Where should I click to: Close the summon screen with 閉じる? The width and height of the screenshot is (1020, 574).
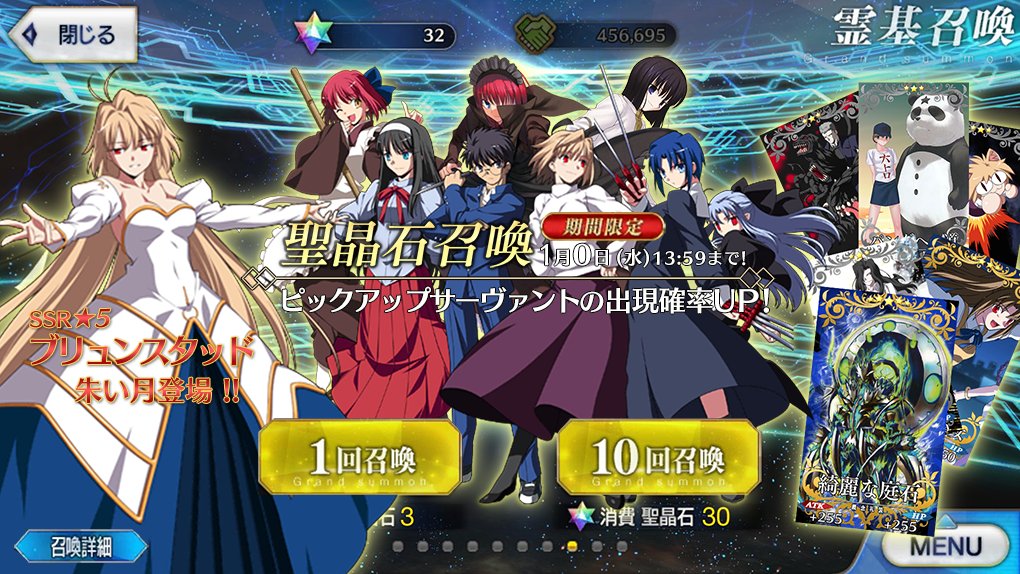pyautogui.click(x=73, y=35)
